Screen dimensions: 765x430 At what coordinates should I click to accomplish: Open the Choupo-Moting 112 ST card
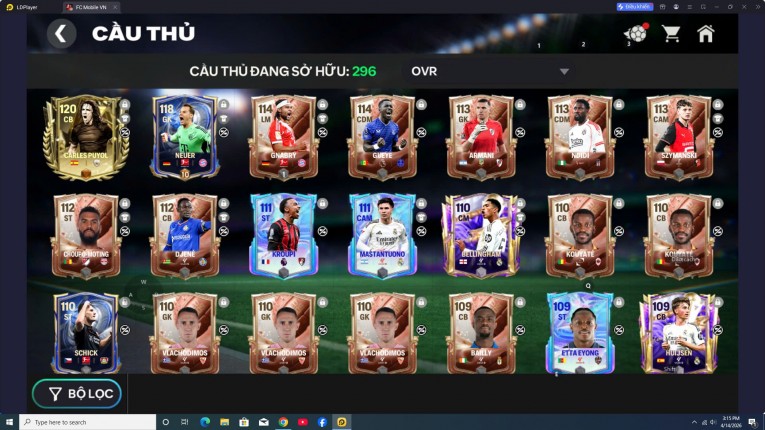[85, 236]
